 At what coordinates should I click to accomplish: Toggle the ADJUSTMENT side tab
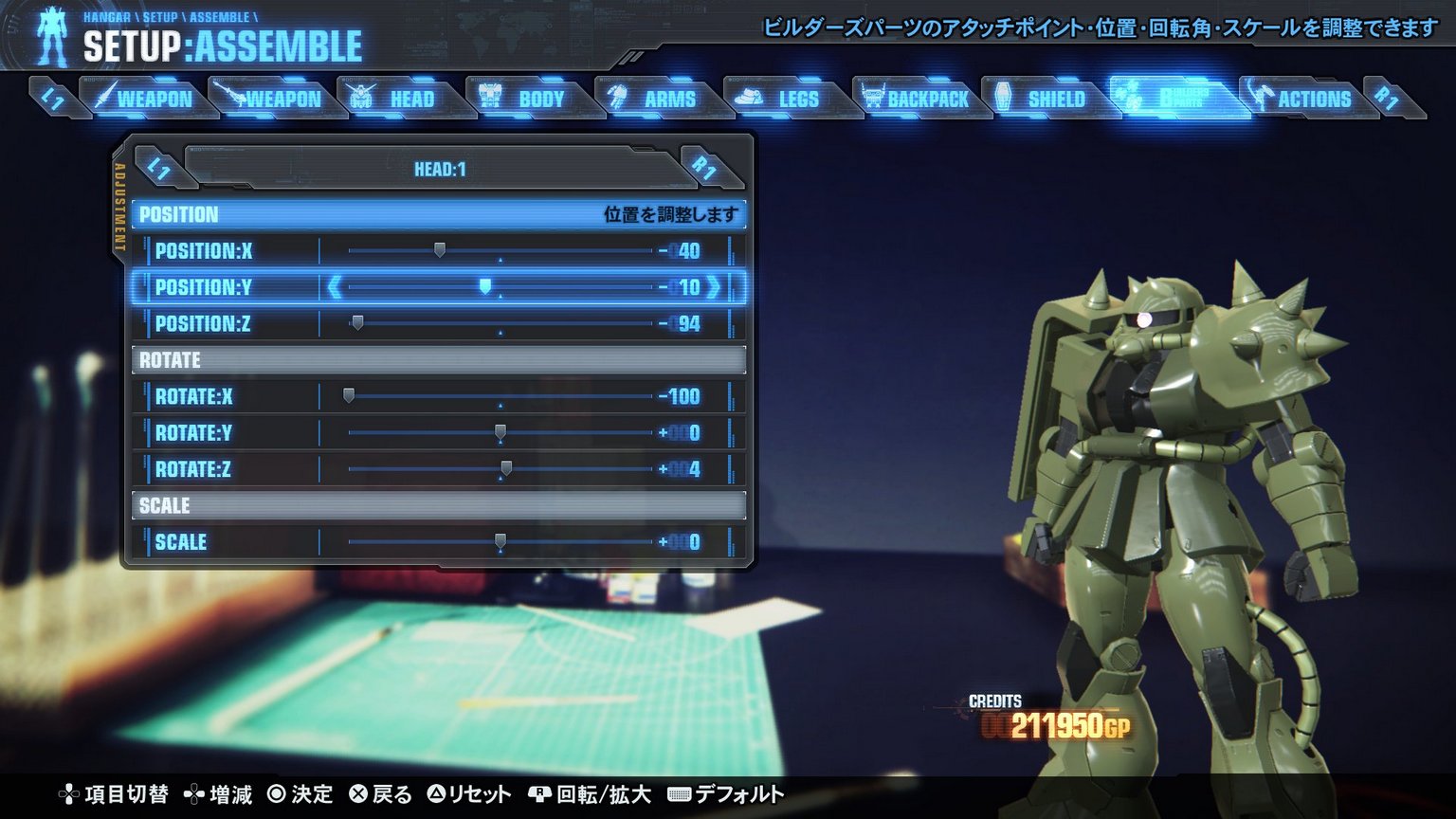(120, 207)
